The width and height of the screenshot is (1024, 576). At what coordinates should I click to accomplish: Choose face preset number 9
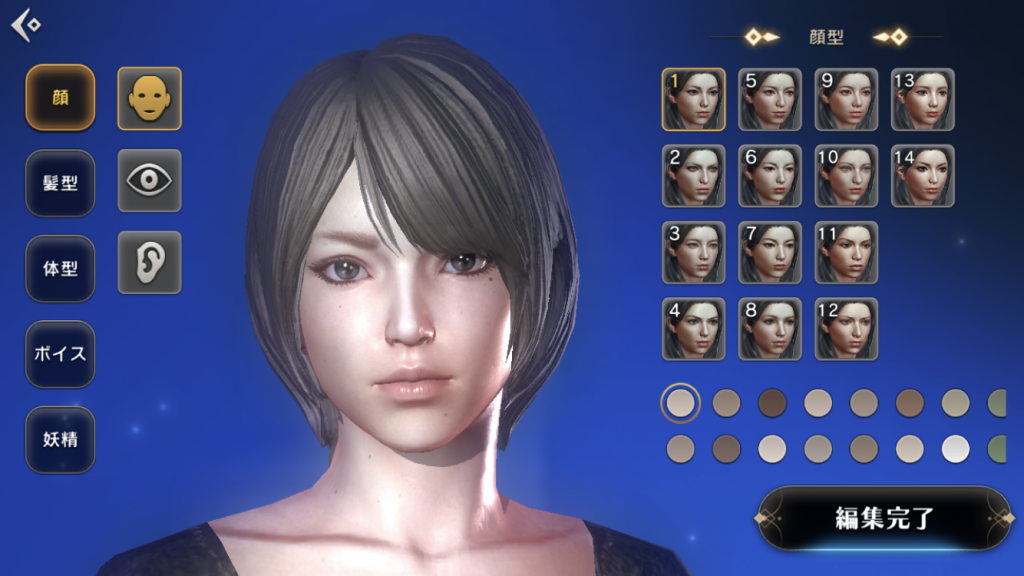846,99
